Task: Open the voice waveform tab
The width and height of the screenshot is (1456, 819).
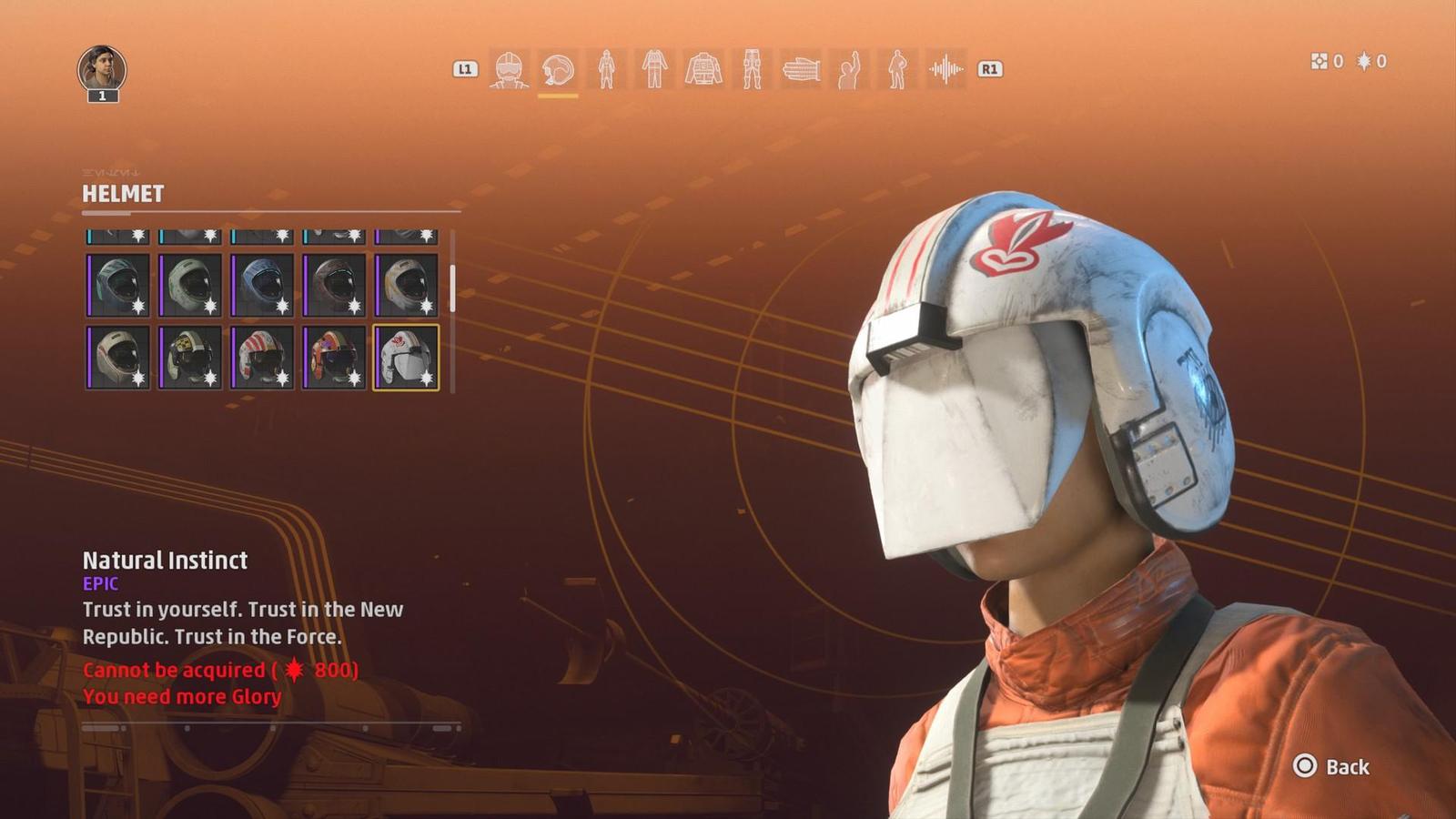Action: pos(946,69)
